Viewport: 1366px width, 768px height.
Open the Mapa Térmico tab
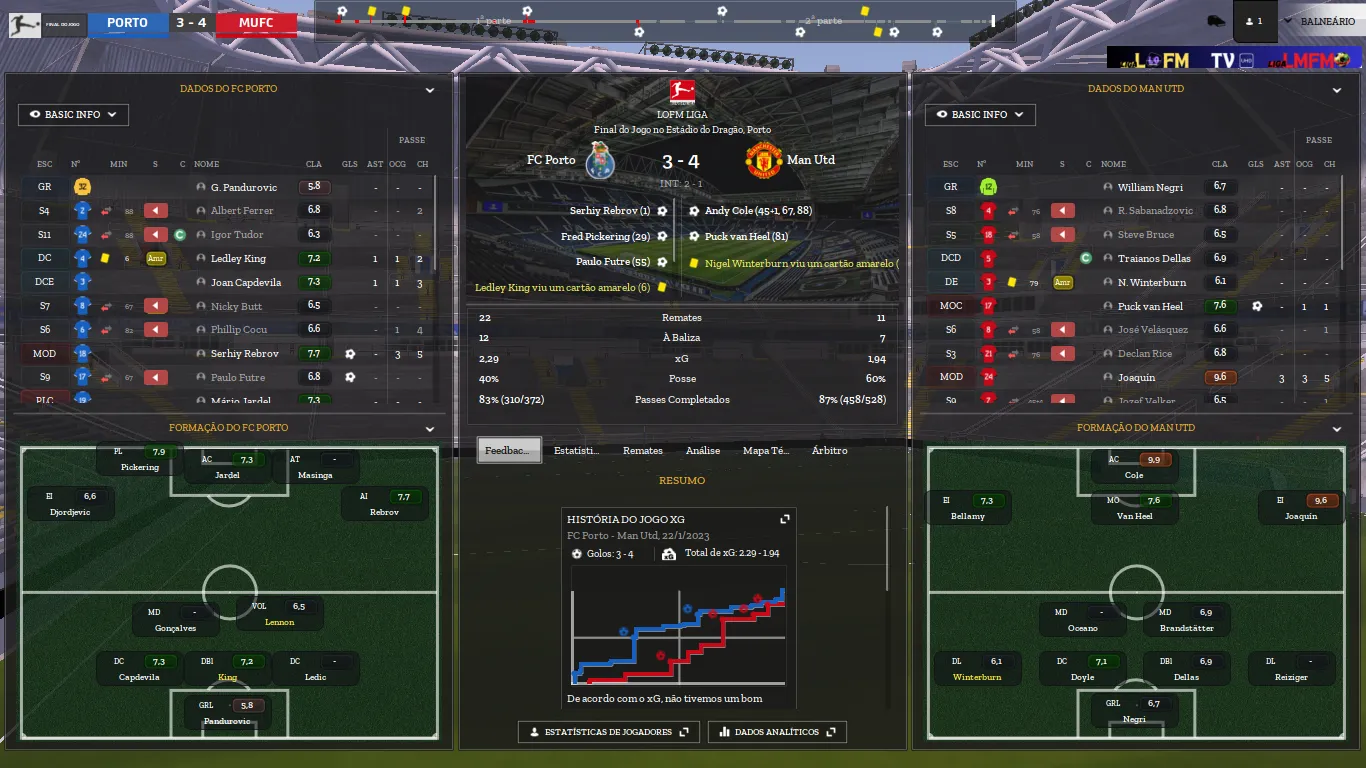click(x=766, y=451)
